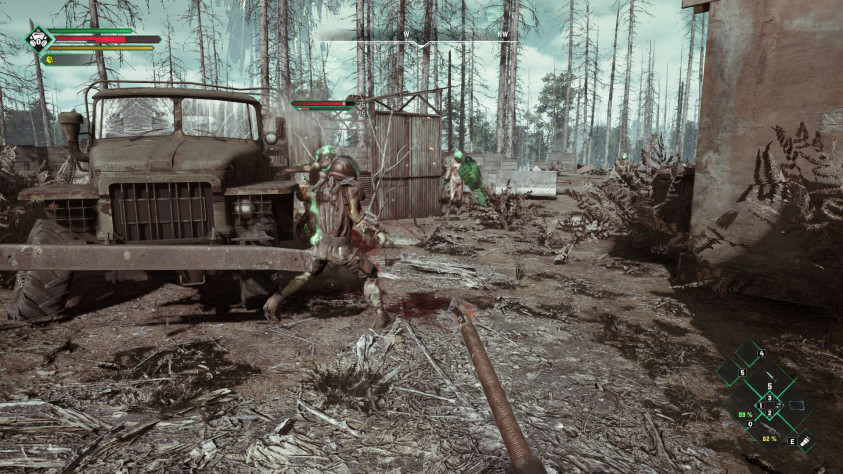
Task: Select the PDA device slot
Action: click(796, 405)
